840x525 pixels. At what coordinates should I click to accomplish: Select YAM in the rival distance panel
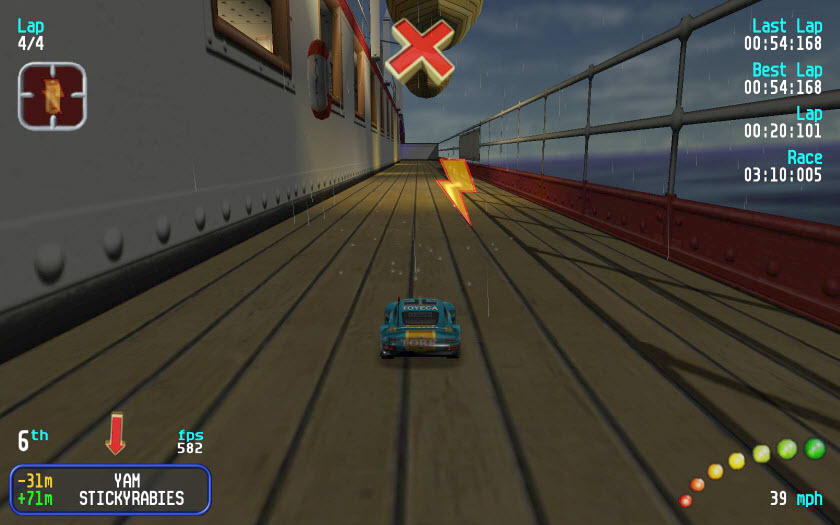pyautogui.click(x=127, y=481)
